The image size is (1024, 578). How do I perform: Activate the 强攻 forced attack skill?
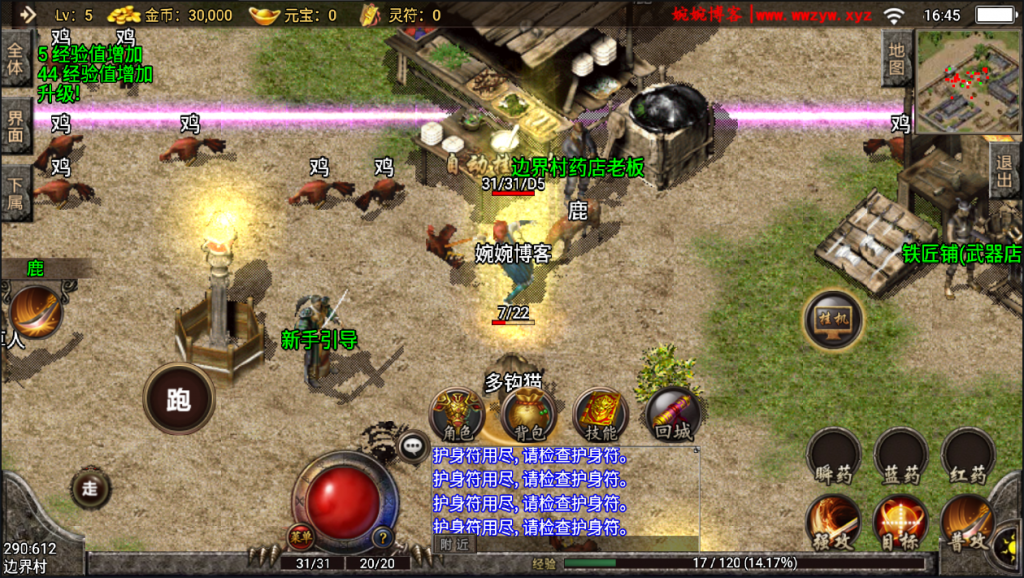(x=833, y=522)
